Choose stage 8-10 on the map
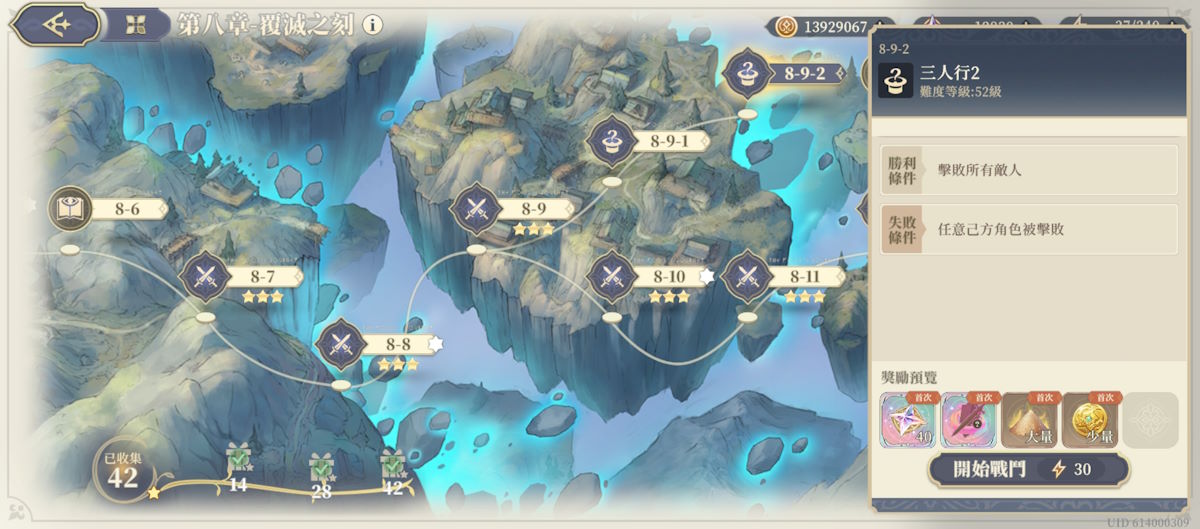Image resolution: width=1200 pixels, height=529 pixels. point(612,276)
